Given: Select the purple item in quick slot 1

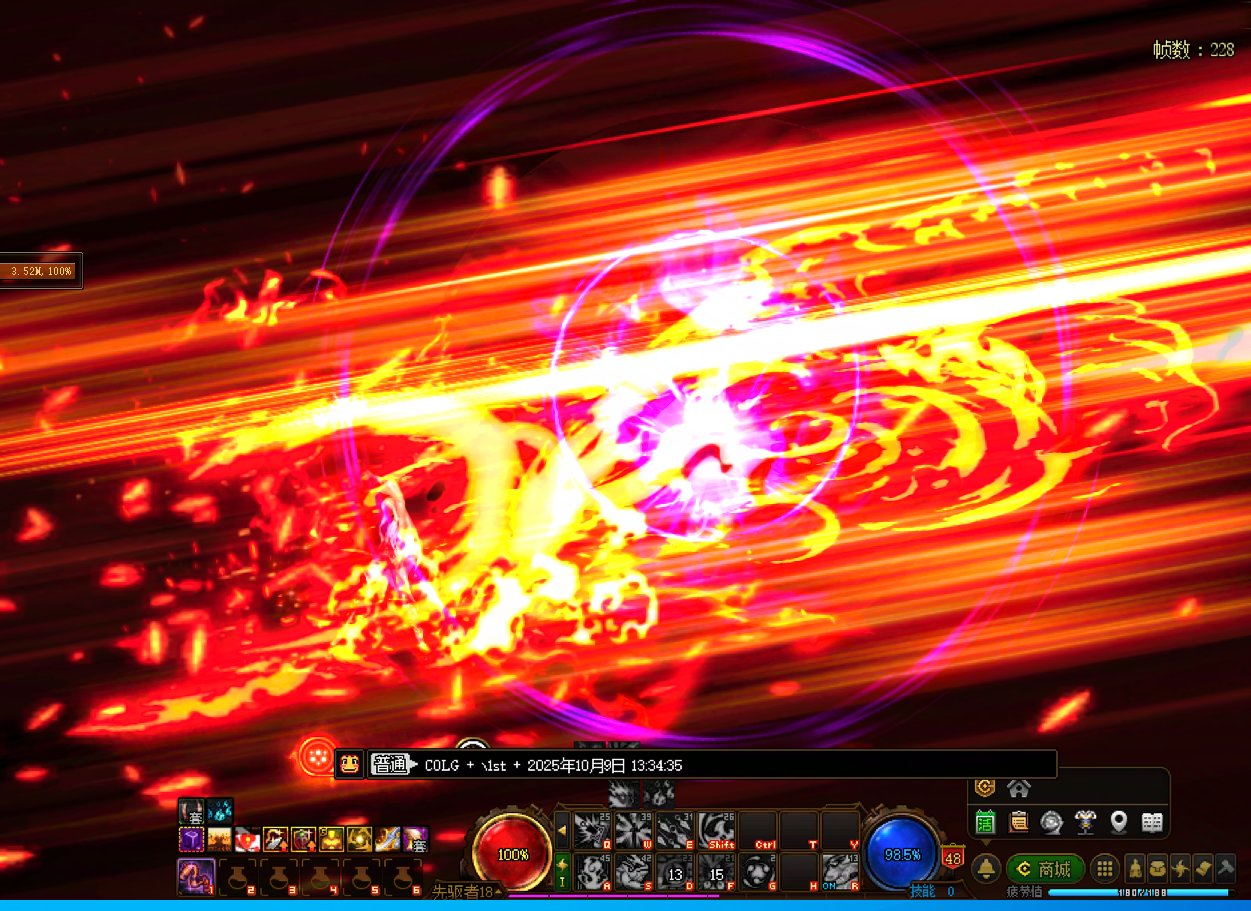Looking at the screenshot, I should 196,876.
